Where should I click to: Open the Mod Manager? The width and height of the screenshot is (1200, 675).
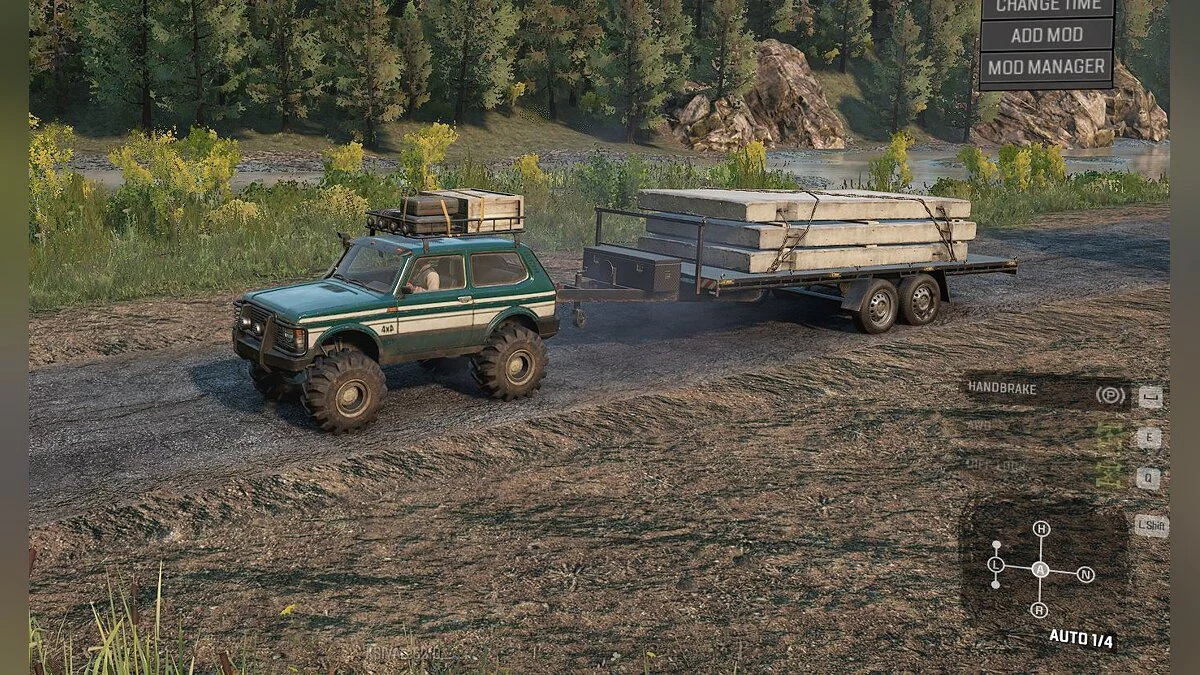click(x=1047, y=68)
